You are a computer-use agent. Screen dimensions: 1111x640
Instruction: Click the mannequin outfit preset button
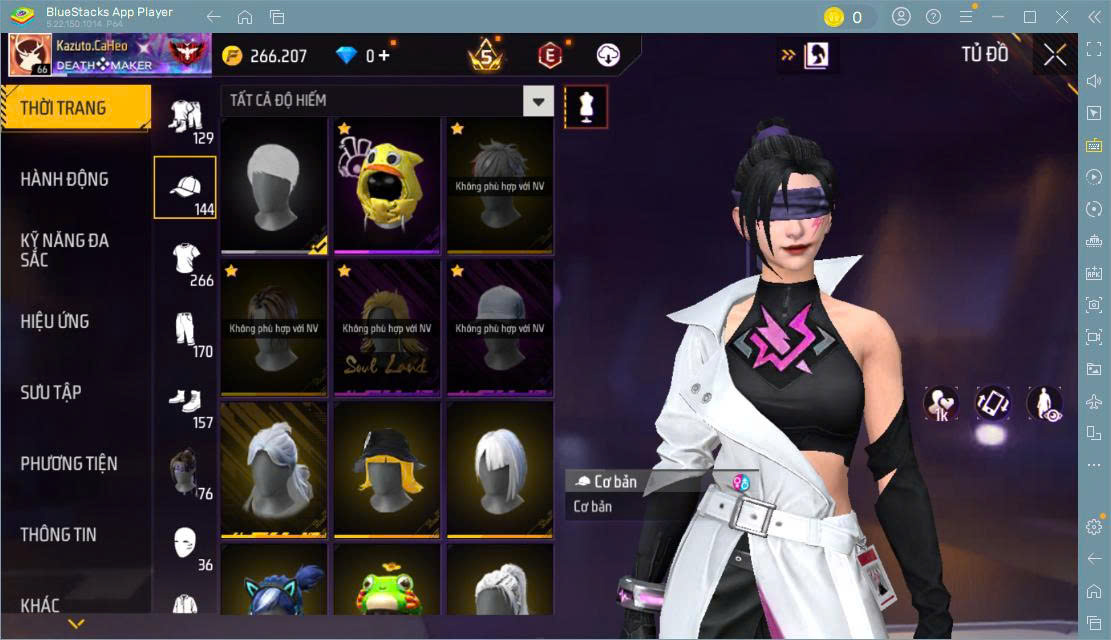click(586, 107)
